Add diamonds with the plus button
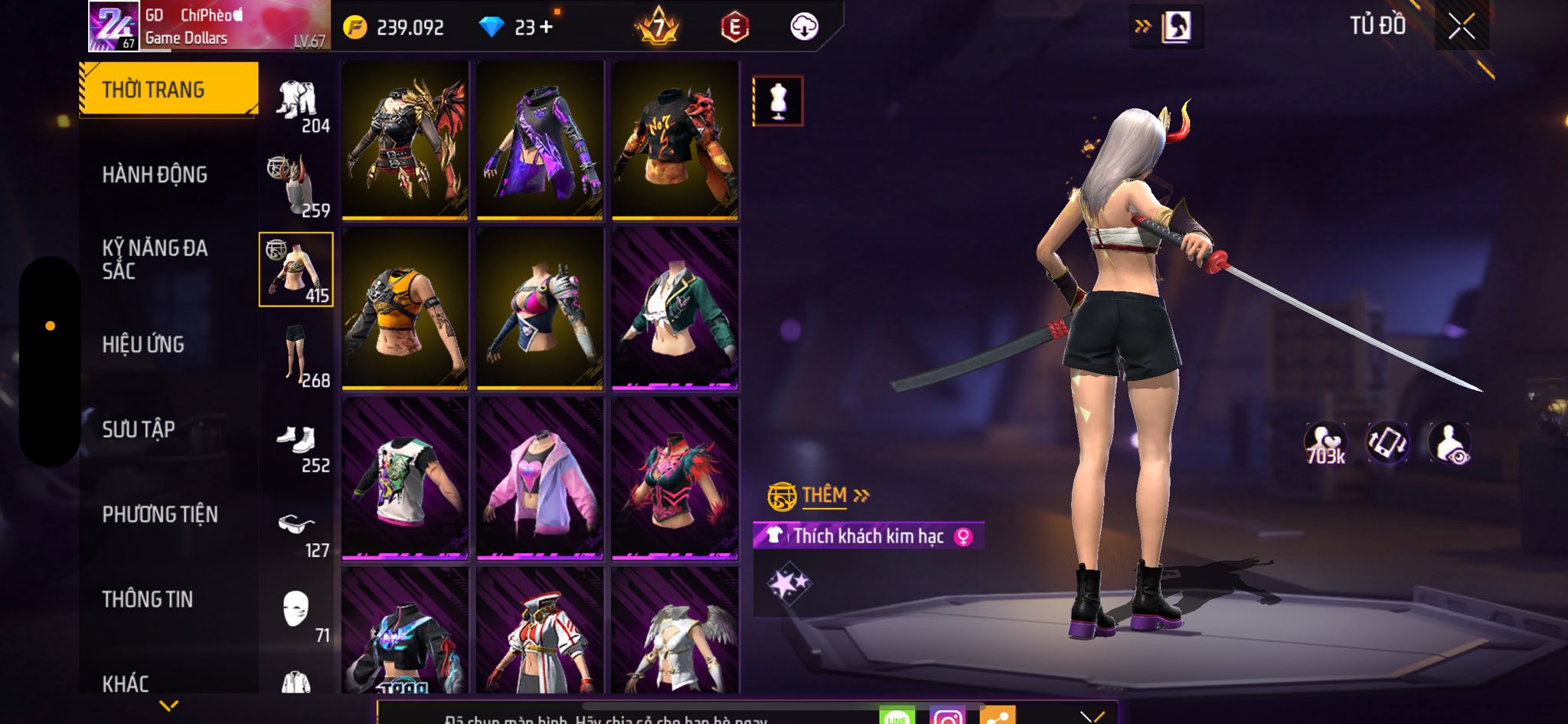Viewport: 1568px width, 724px height. (546, 28)
